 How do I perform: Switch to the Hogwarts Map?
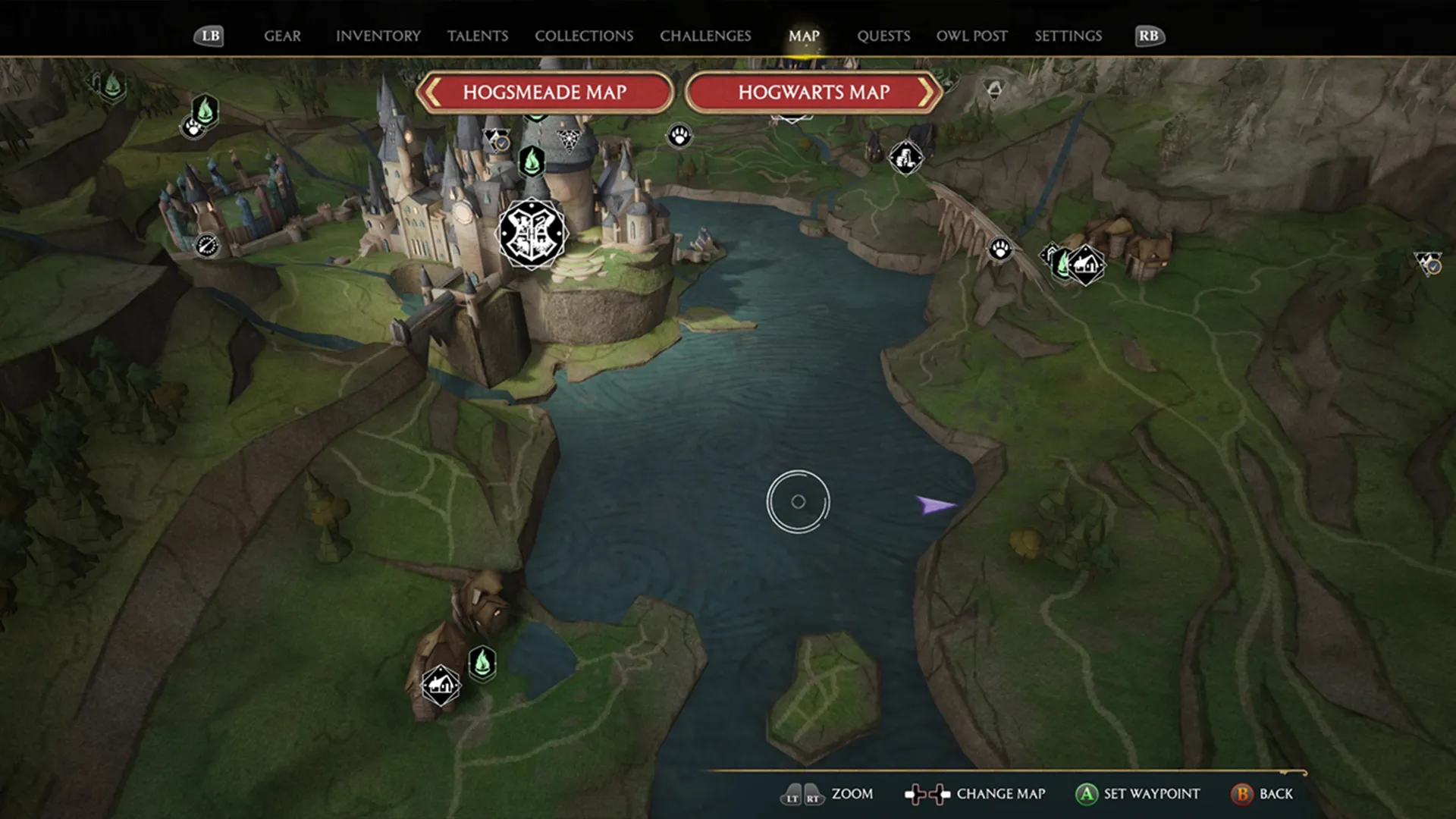814,93
